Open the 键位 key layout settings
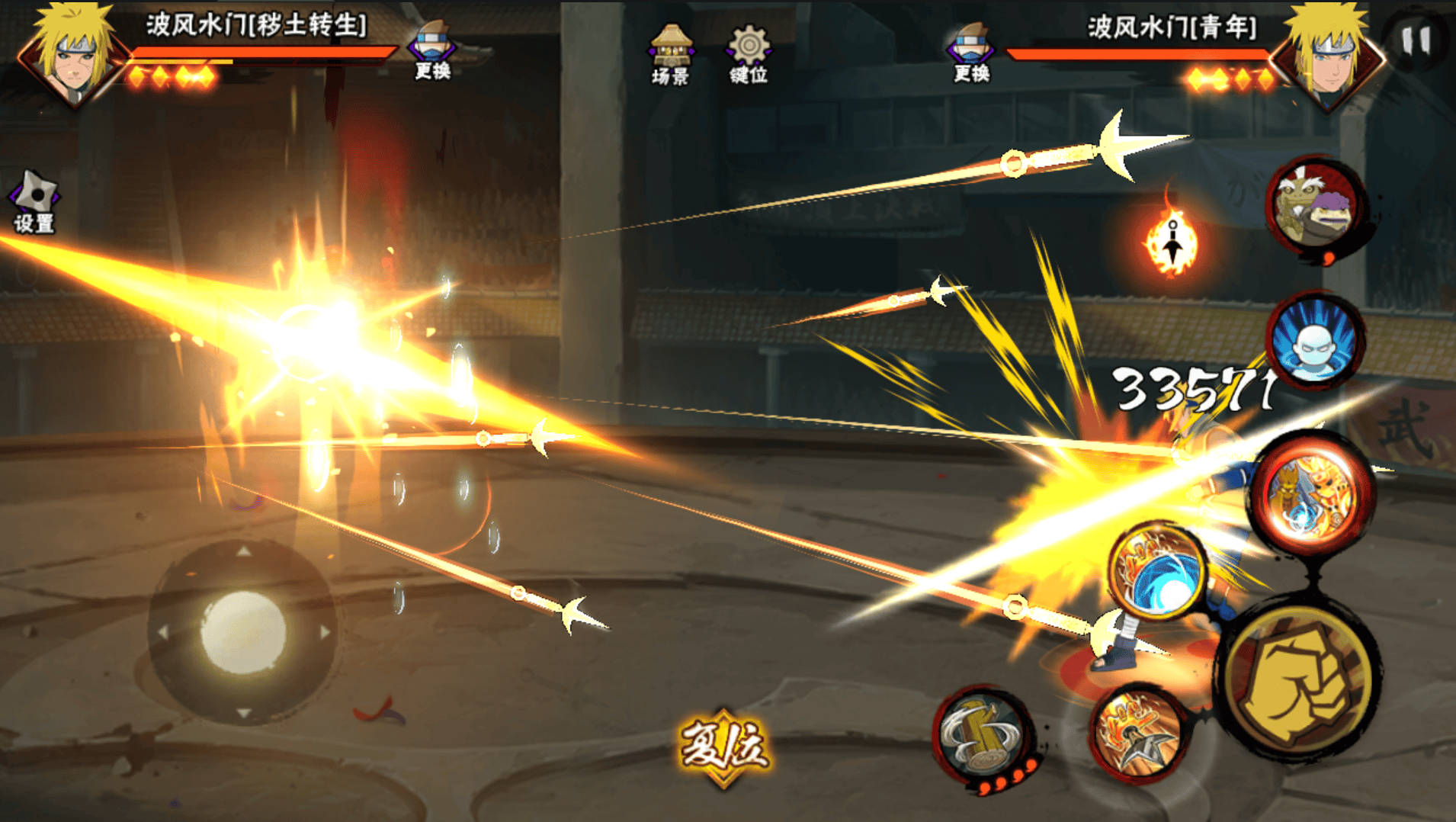Image resolution: width=1456 pixels, height=822 pixels. pyautogui.click(x=749, y=54)
